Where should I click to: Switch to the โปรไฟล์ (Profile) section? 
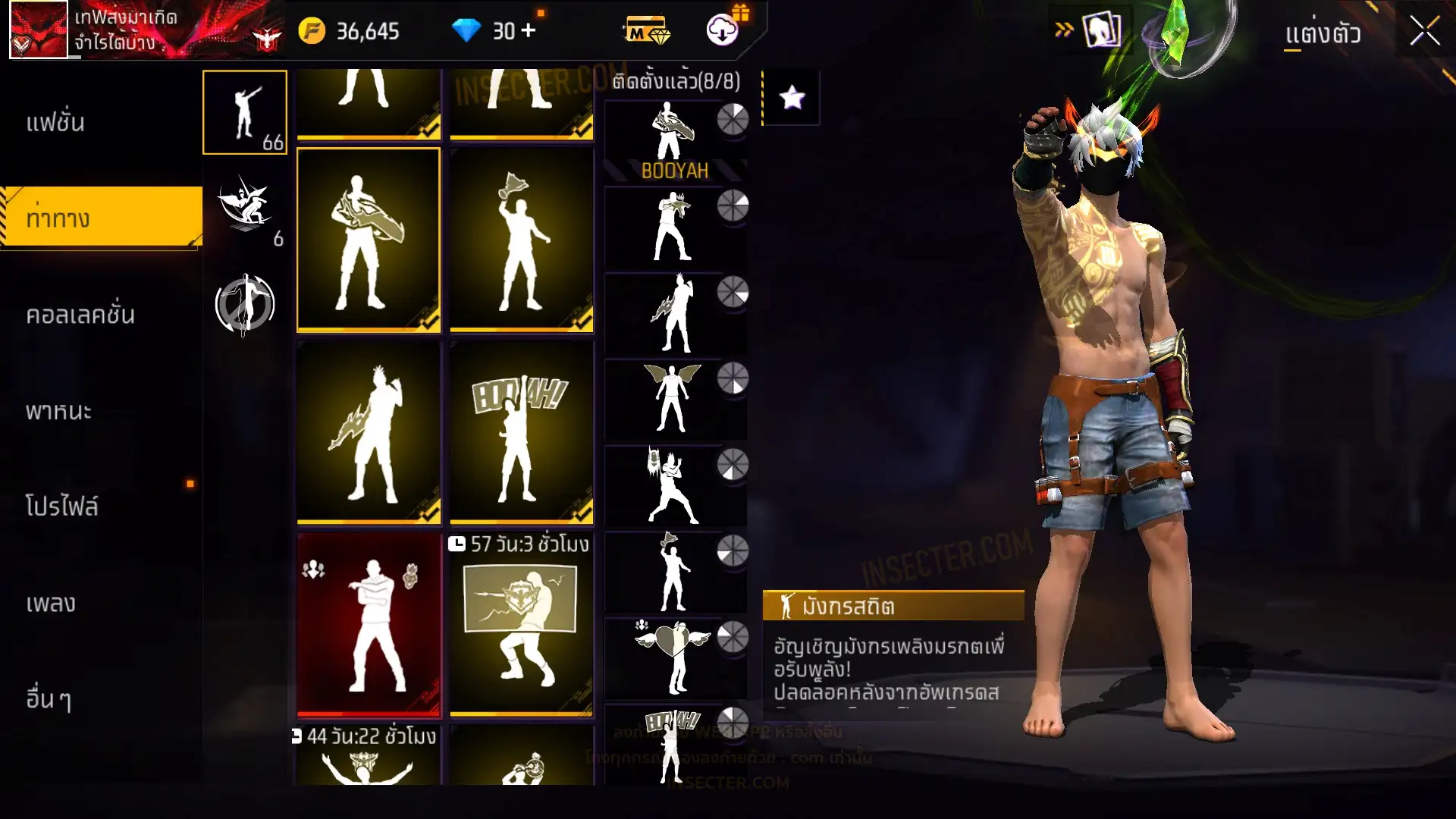62,507
